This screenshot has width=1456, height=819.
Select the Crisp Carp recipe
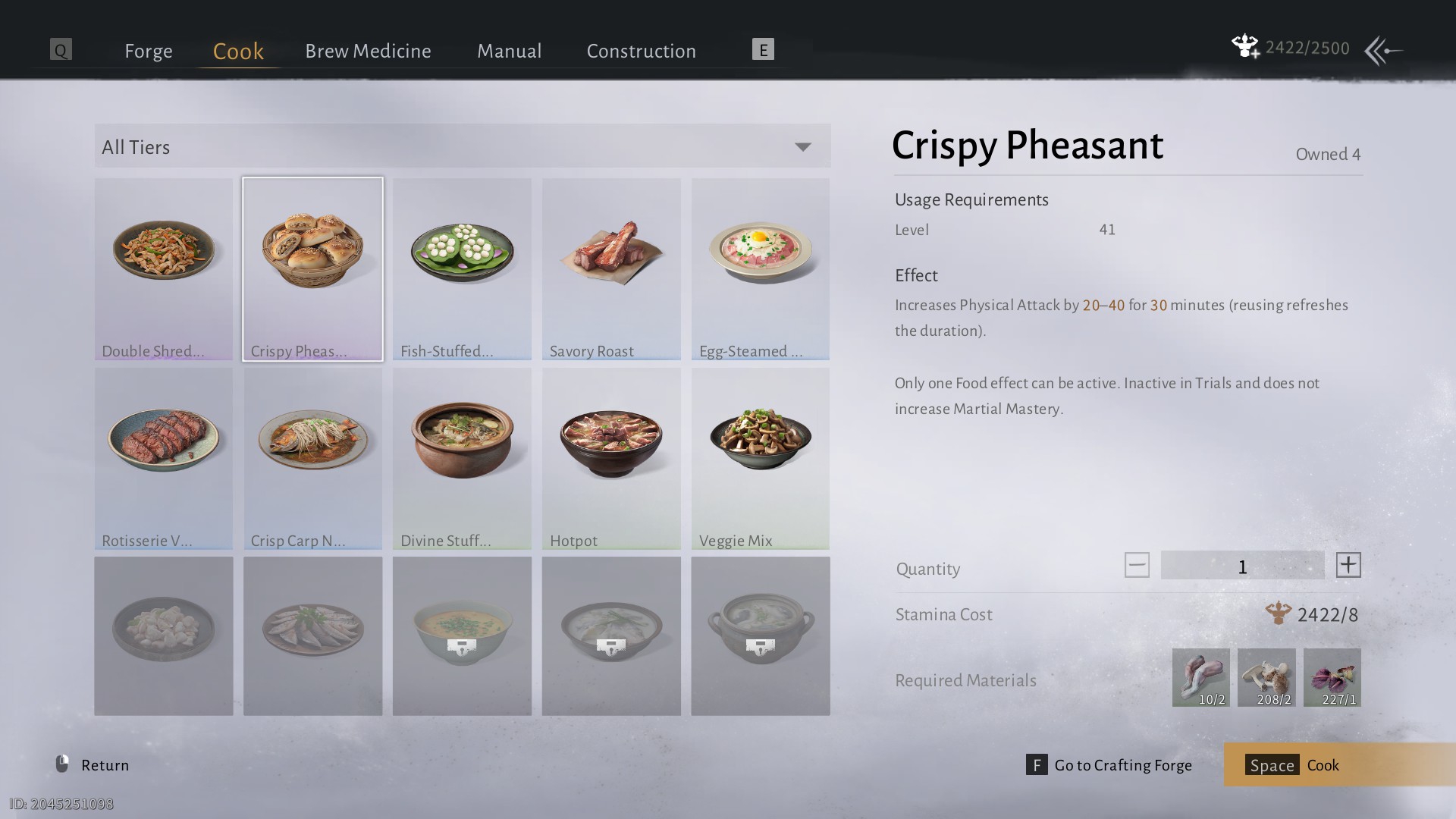tap(312, 458)
